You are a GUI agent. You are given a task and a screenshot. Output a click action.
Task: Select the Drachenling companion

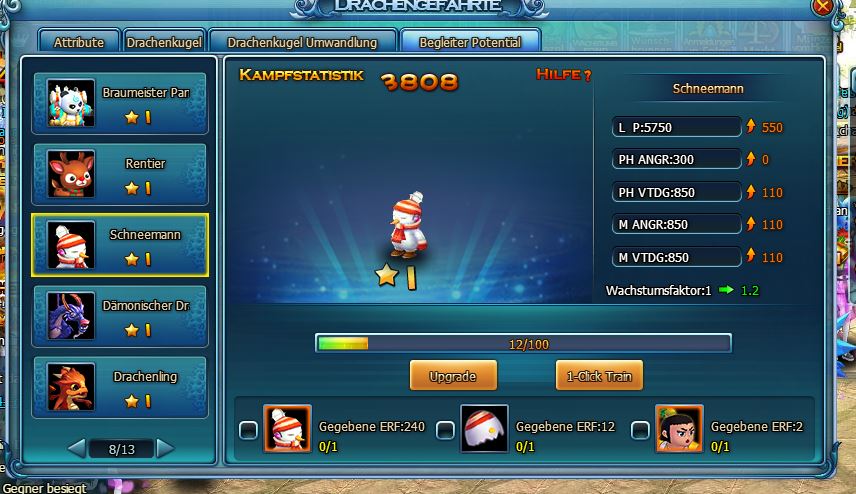click(x=120, y=387)
